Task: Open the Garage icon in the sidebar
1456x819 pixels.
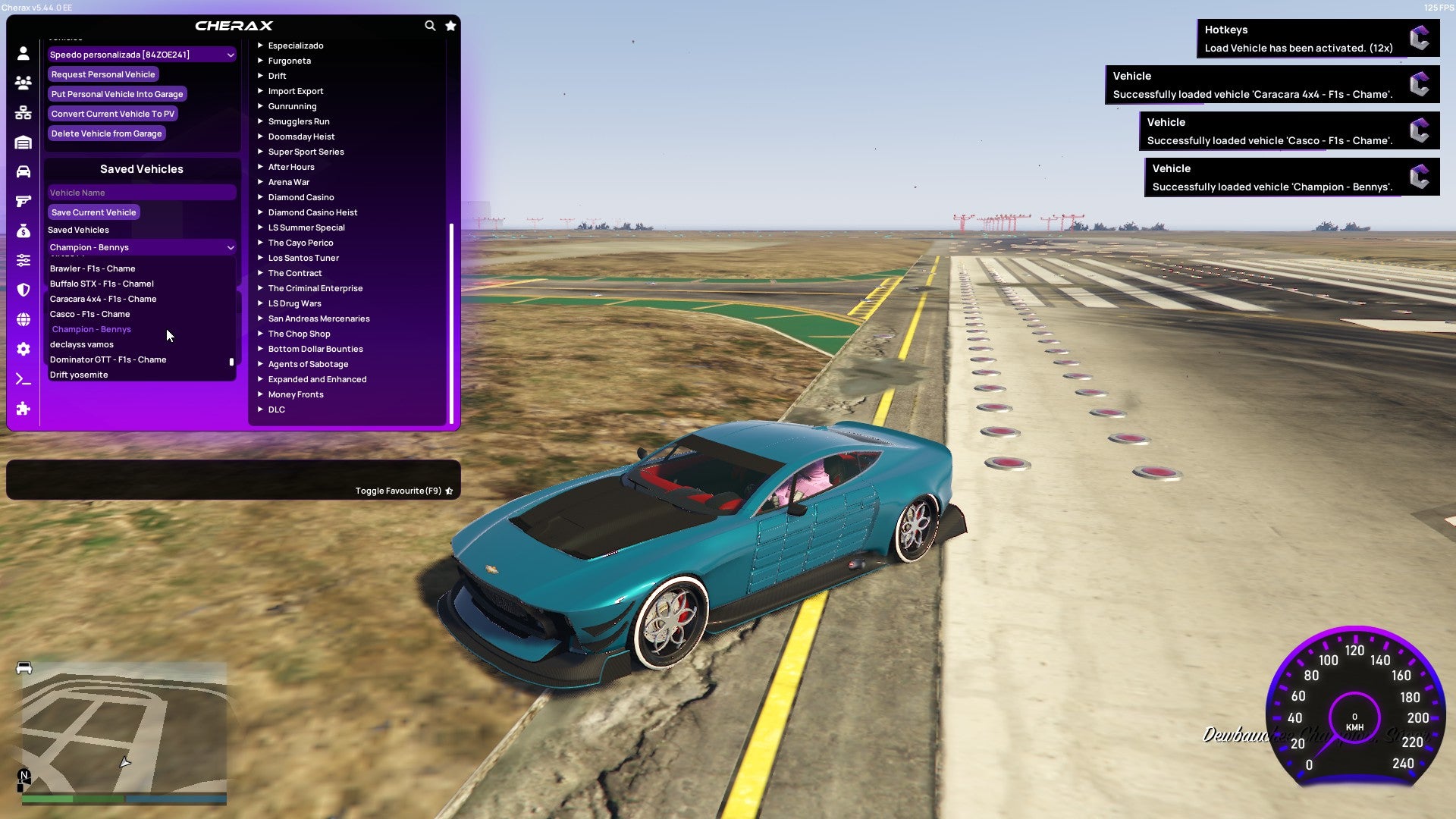Action: [23, 141]
